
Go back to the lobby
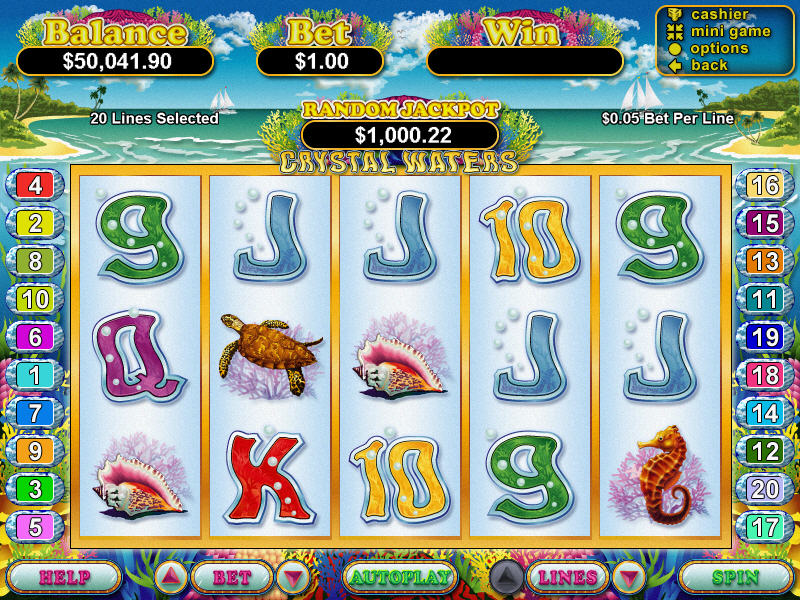708,65
